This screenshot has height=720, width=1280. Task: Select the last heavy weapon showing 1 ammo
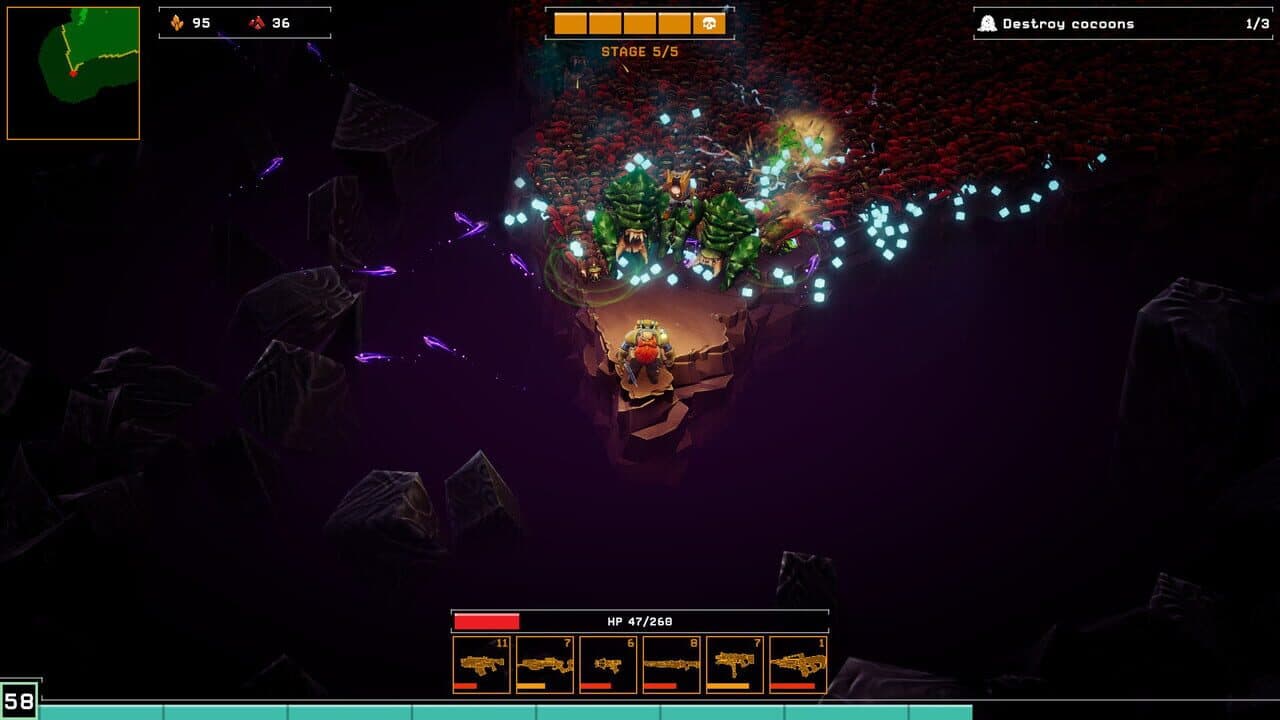(800, 662)
